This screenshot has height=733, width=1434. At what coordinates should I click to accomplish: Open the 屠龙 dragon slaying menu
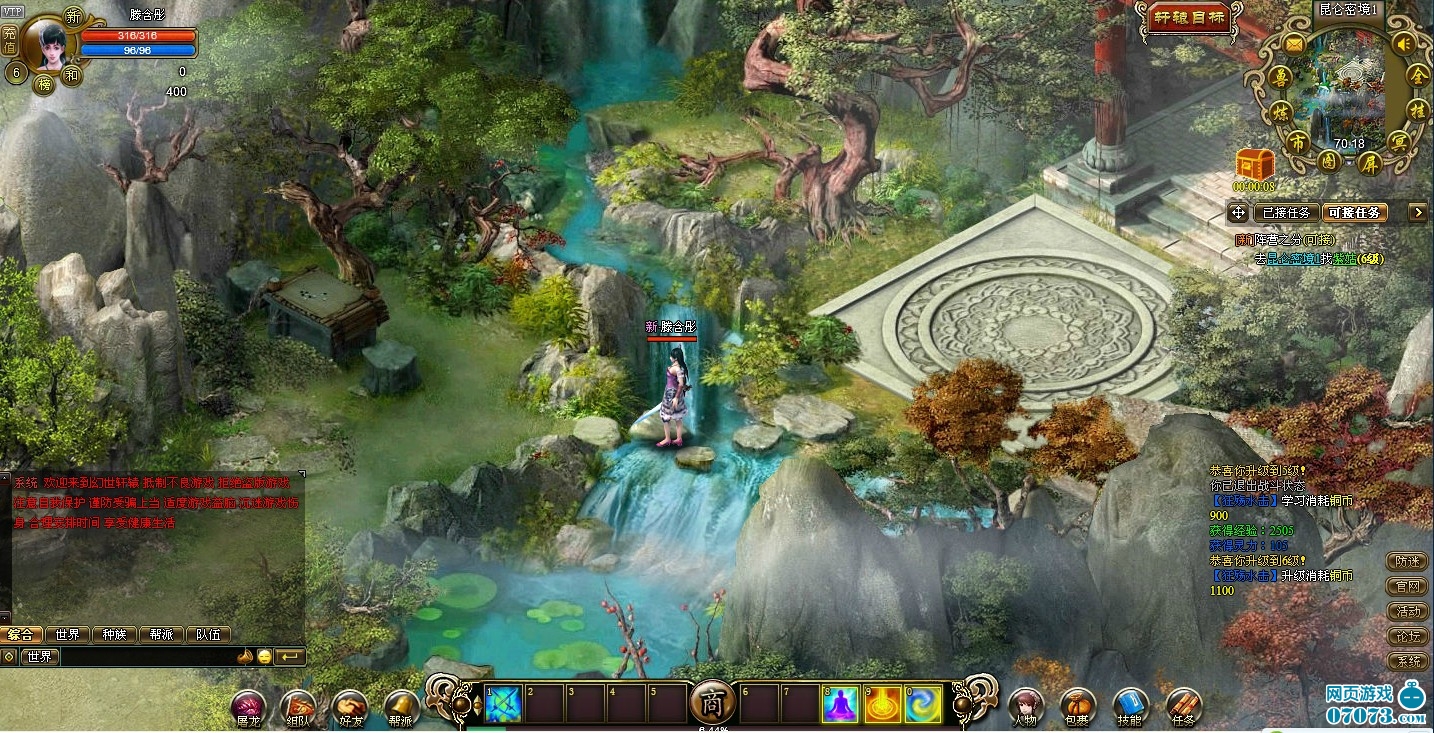click(248, 706)
